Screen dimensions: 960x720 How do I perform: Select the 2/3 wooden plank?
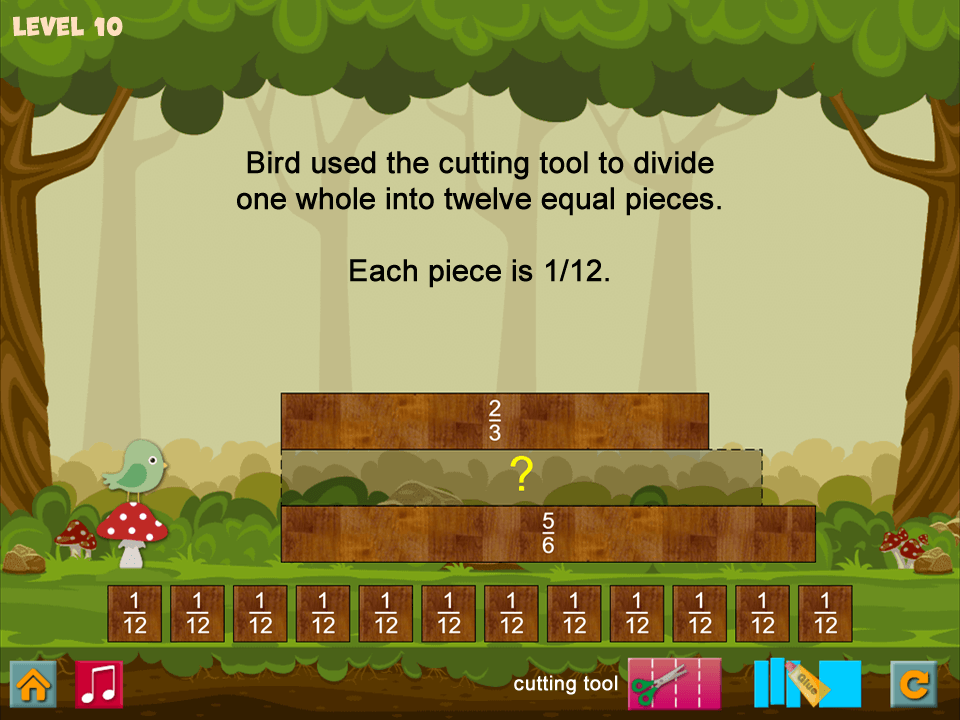pos(494,421)
